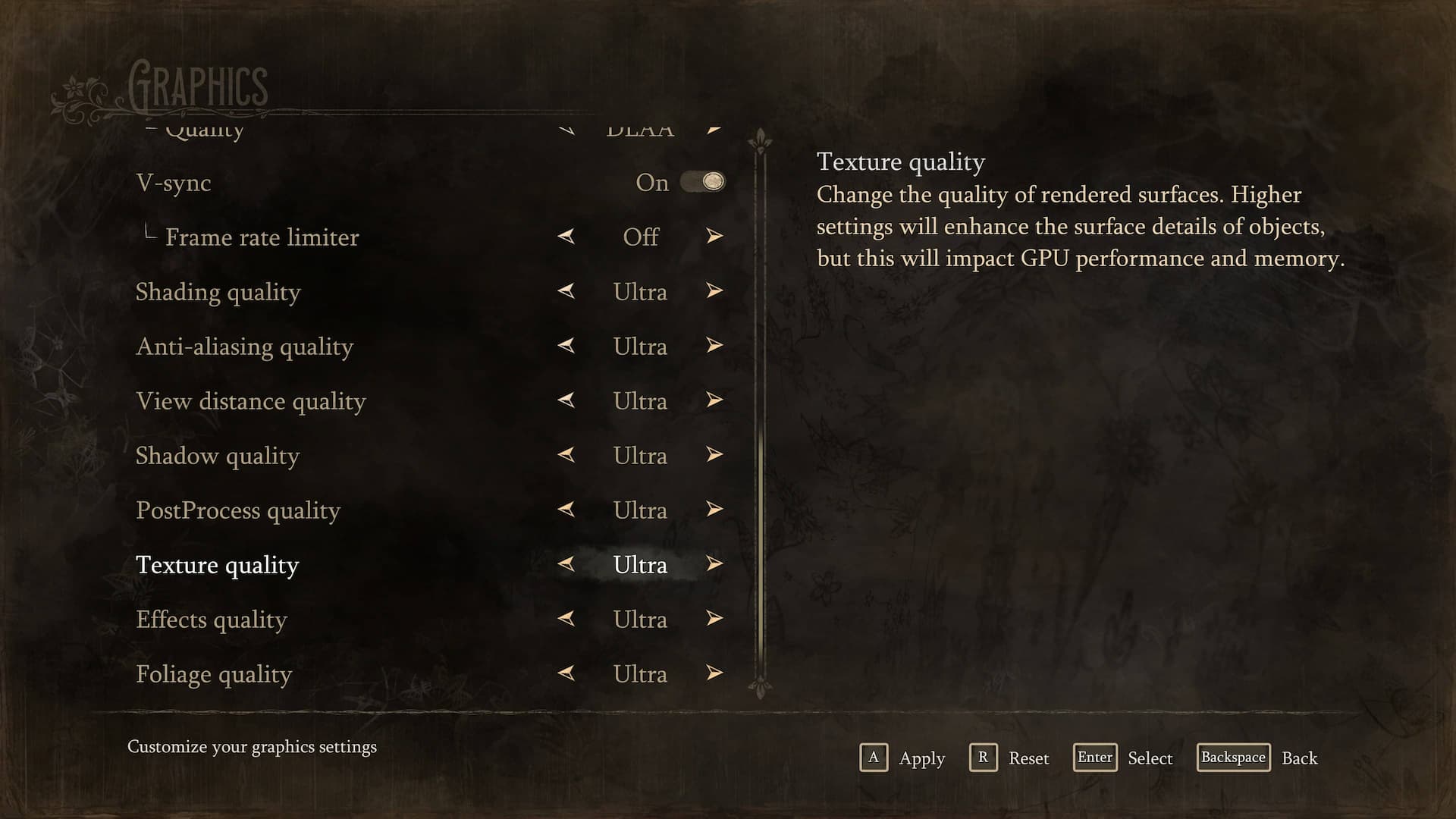Image resolution: width=1456 pixels, height=819 pixels.
Task: Click PostProcess quality's right arrow
Action: pyautogui.click(x=714, y=510)
